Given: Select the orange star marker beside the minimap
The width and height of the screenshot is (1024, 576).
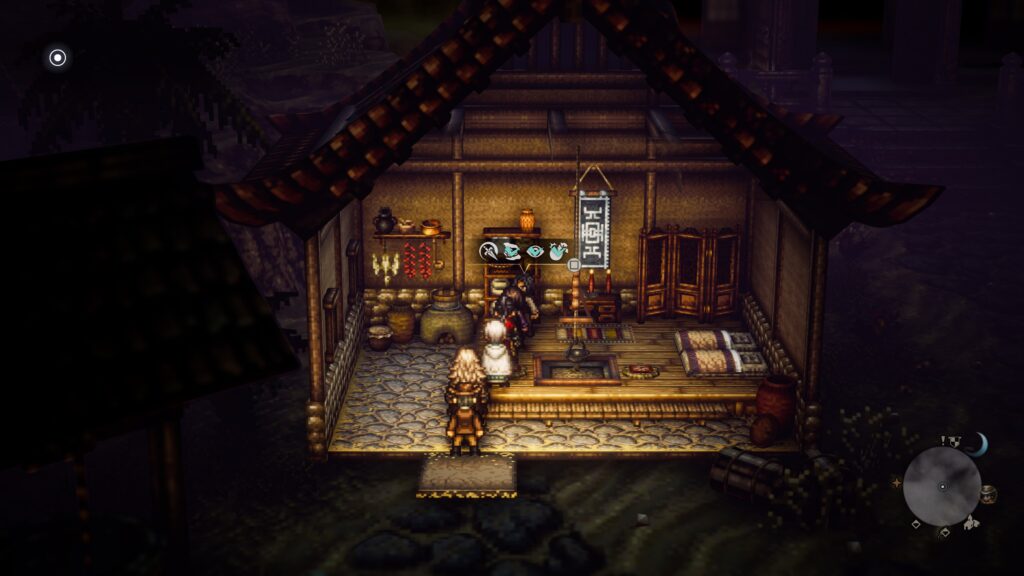Looking at the screenshot, I should 896,483.
